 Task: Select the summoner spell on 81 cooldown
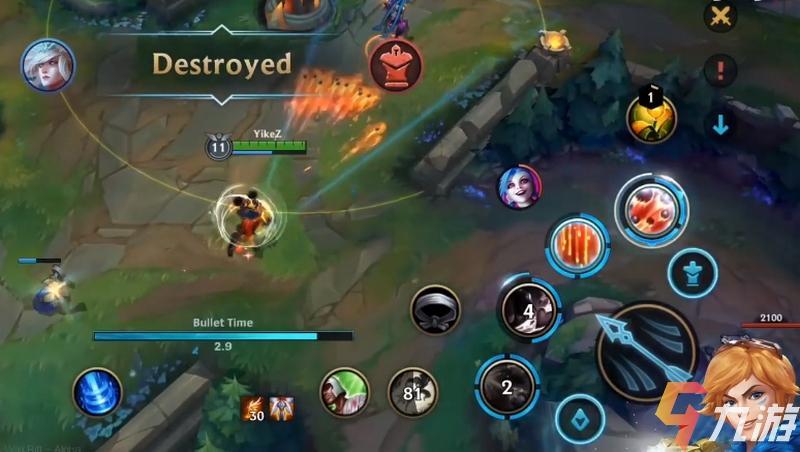click(413, 392)
